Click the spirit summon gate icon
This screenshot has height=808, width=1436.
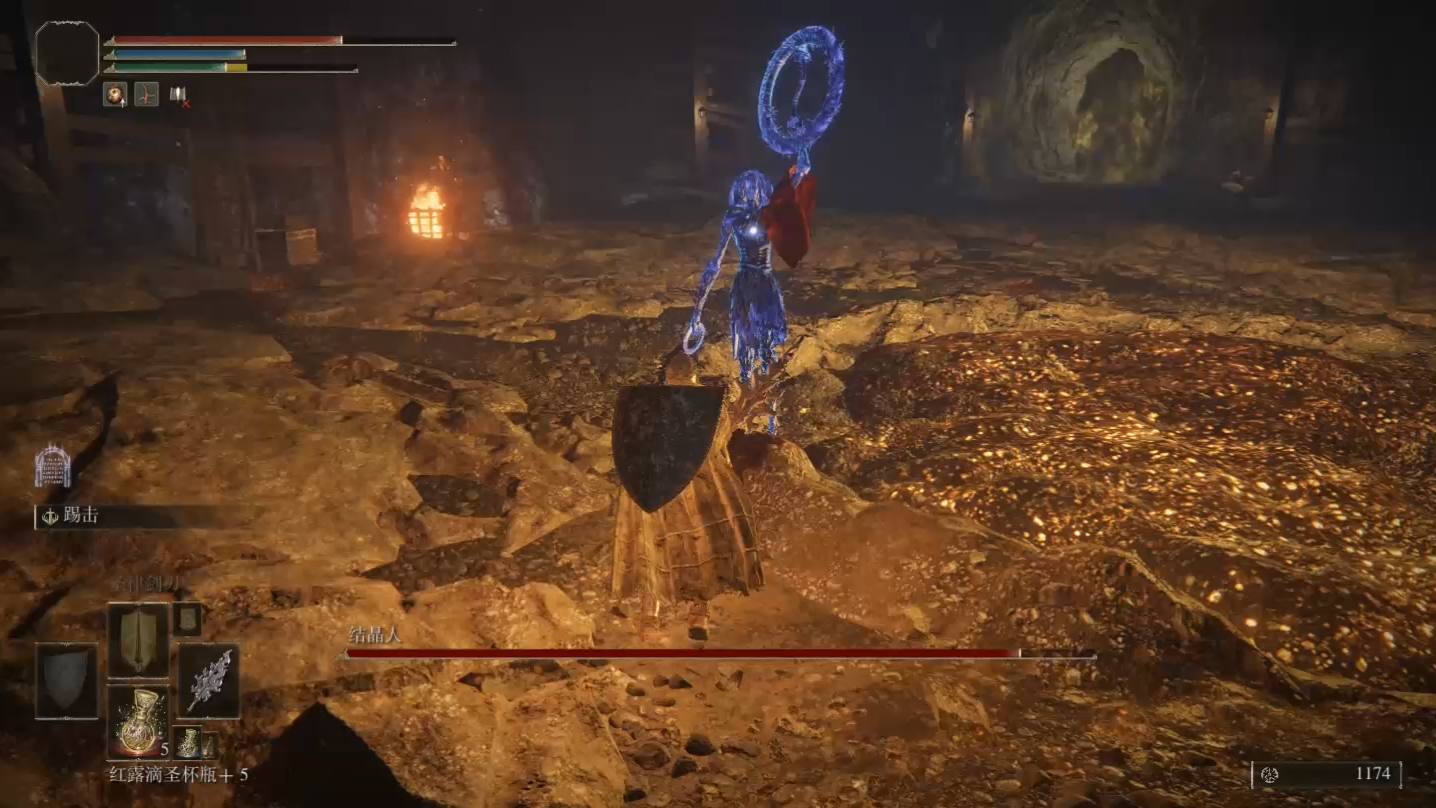click(x=52, y=466)
